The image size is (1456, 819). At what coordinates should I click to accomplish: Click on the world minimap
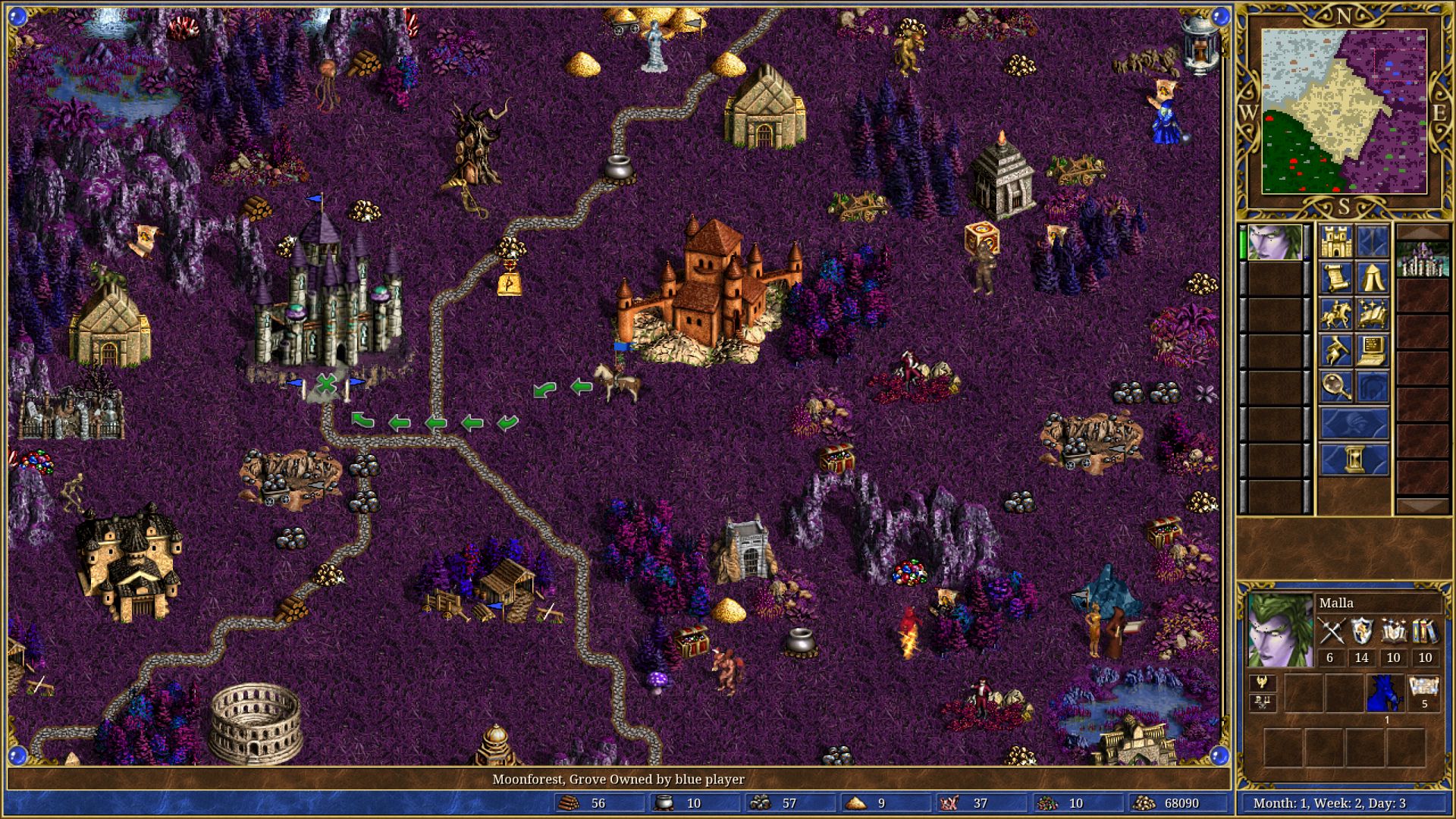(x=1344, y=112)
